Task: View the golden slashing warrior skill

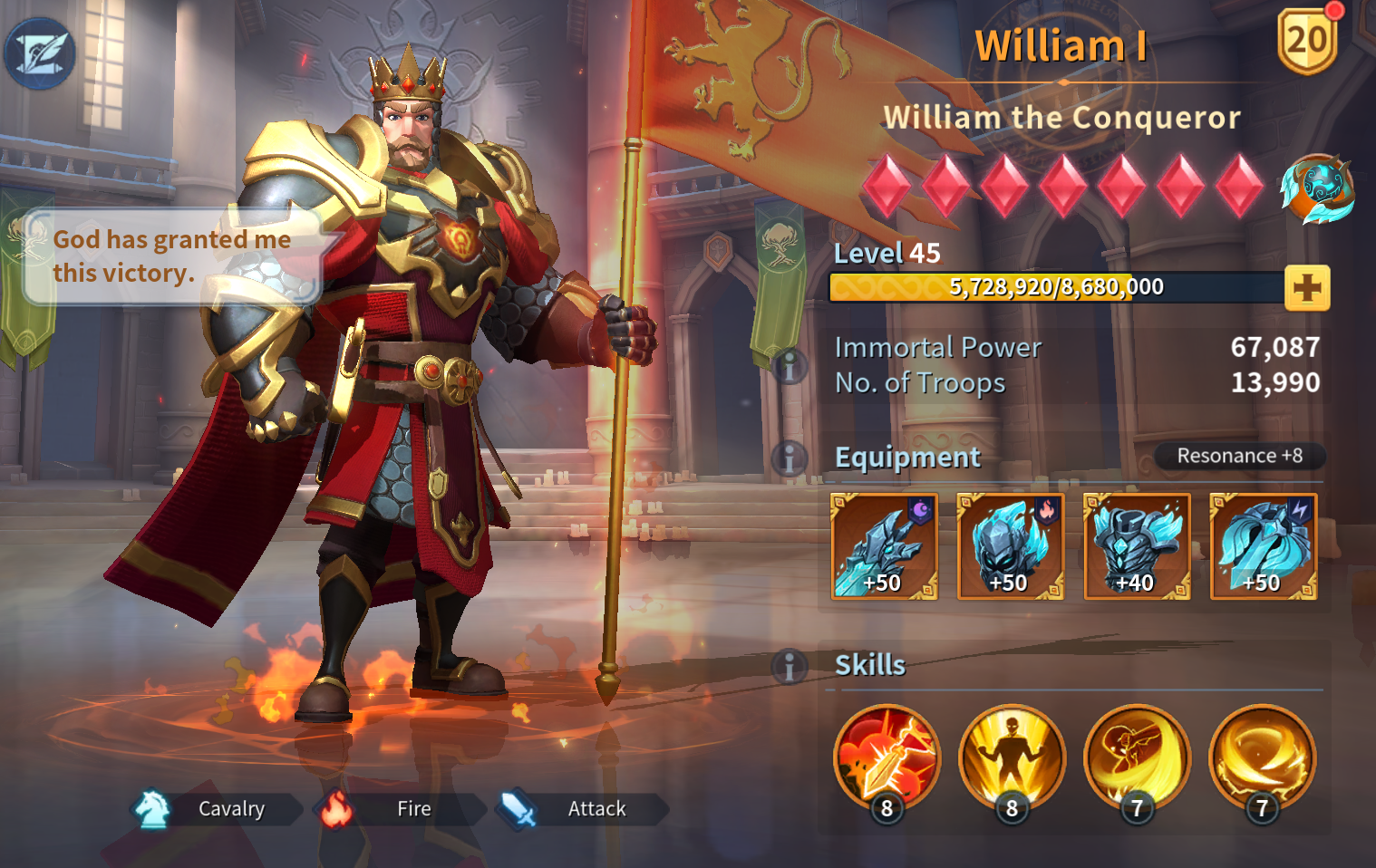Action: [1137, 757]
